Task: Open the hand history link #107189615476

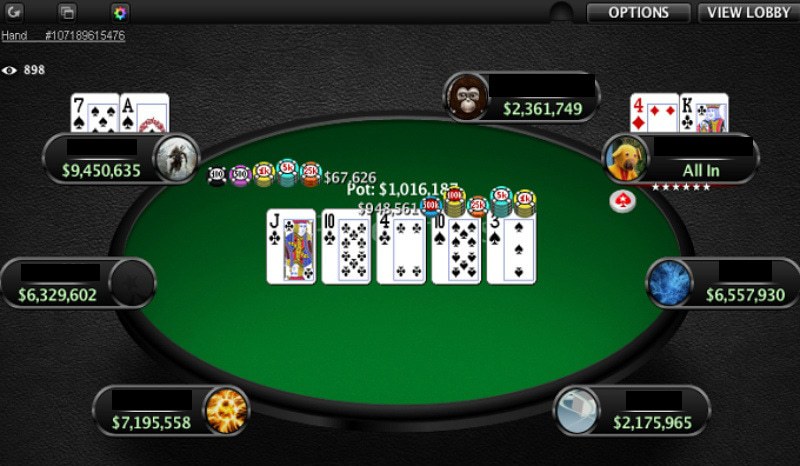Action: (x=63, y=36)
